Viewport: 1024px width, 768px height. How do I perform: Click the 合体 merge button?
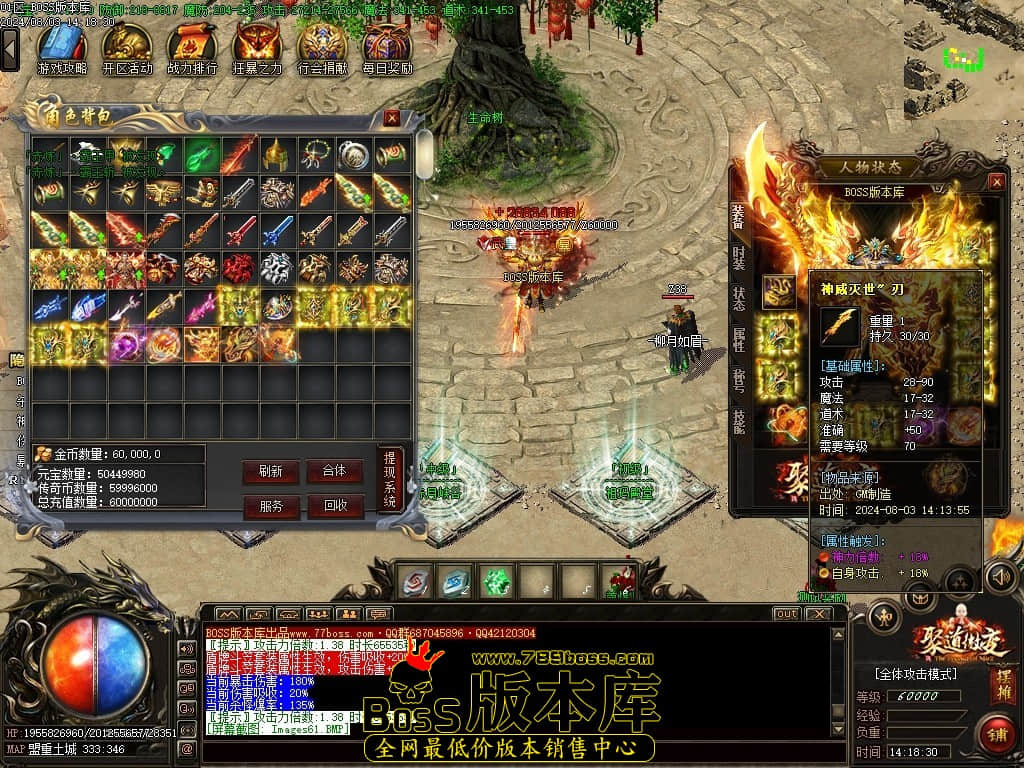pos(334,471)
